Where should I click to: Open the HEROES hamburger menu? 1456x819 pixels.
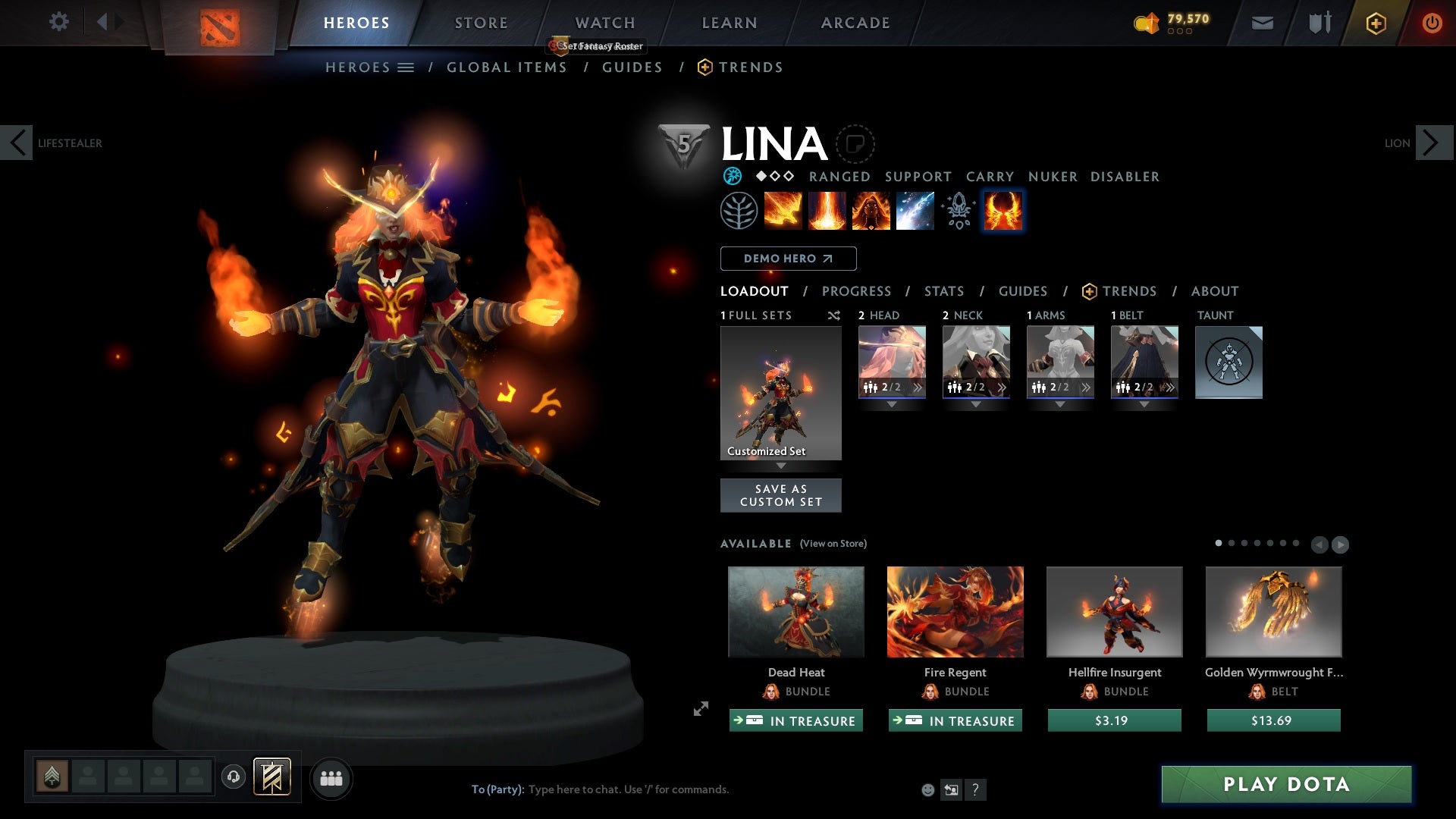[407, 67]
